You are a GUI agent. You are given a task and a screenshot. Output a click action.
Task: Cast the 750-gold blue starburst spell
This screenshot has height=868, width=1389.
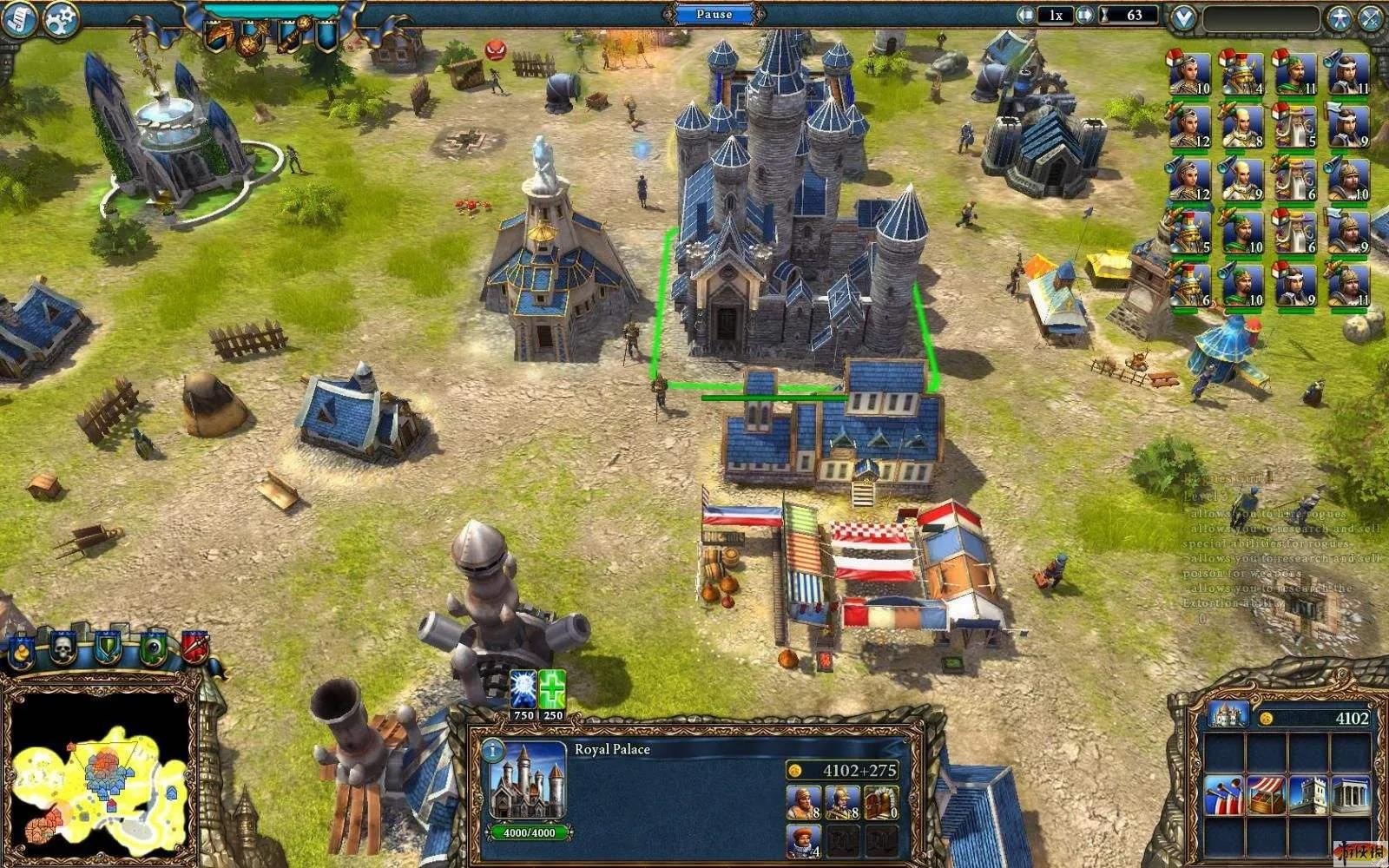coord(523,690)
